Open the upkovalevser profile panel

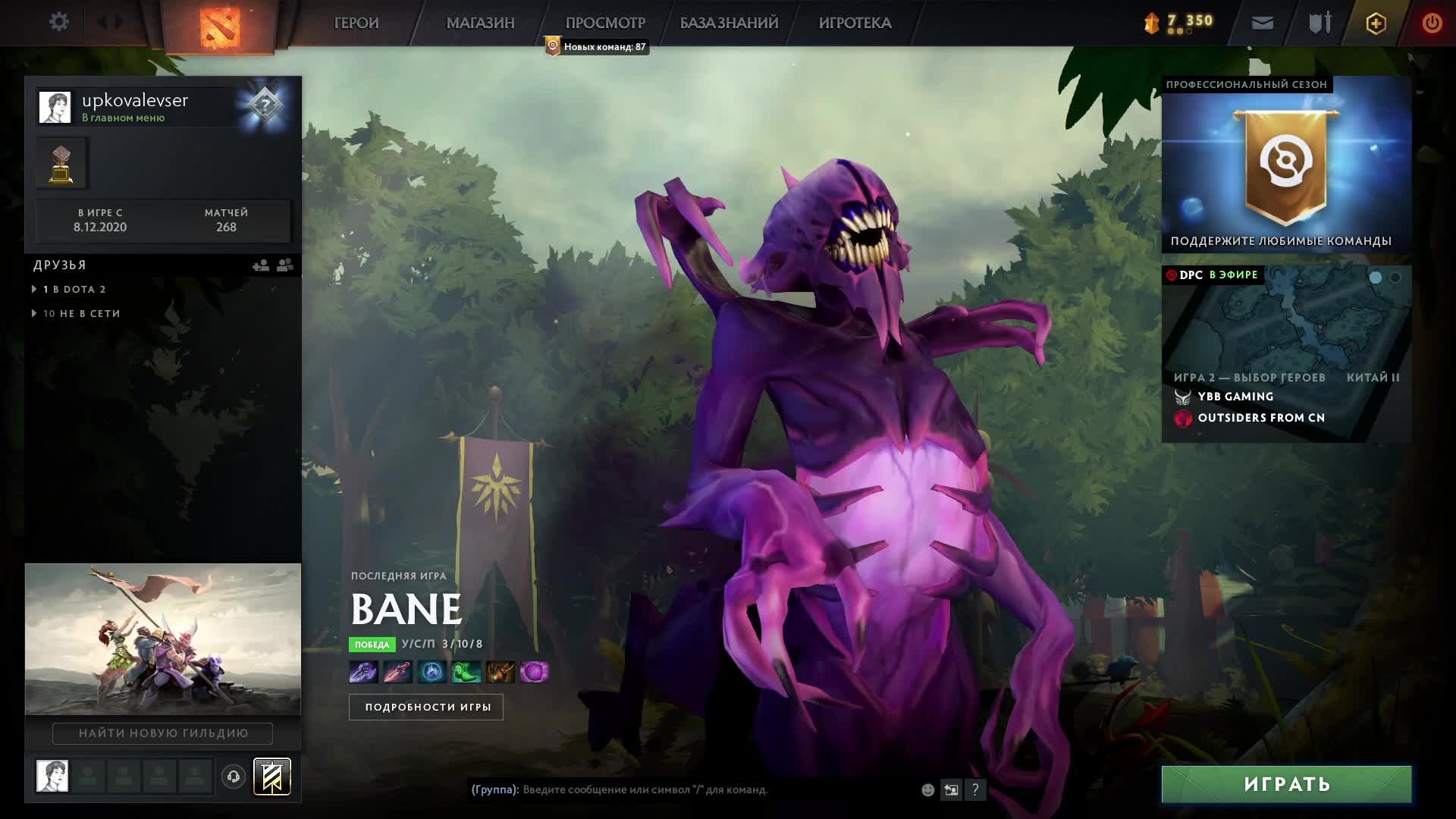(136, 106)
